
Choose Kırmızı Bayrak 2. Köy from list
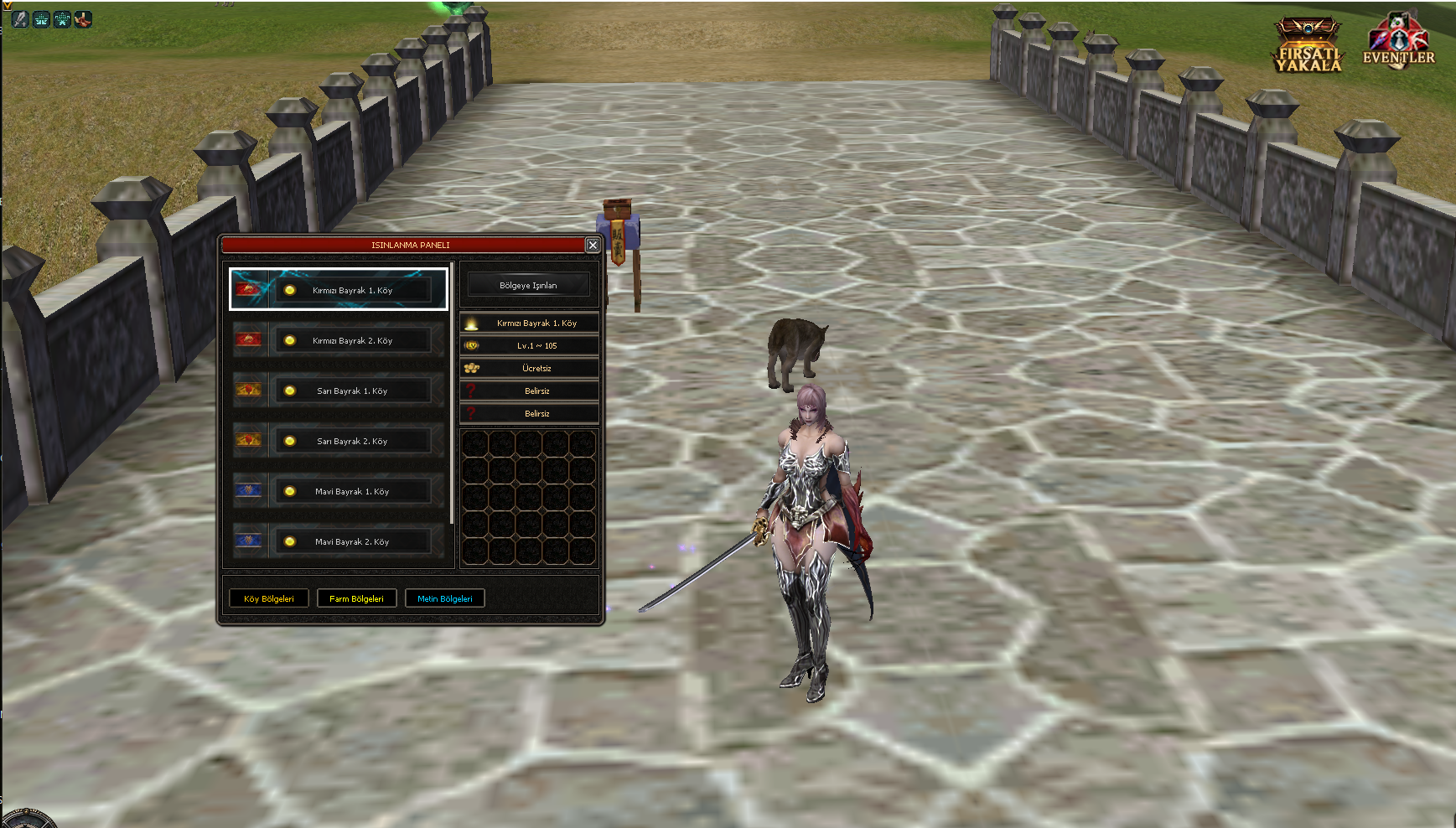(352, 340)
